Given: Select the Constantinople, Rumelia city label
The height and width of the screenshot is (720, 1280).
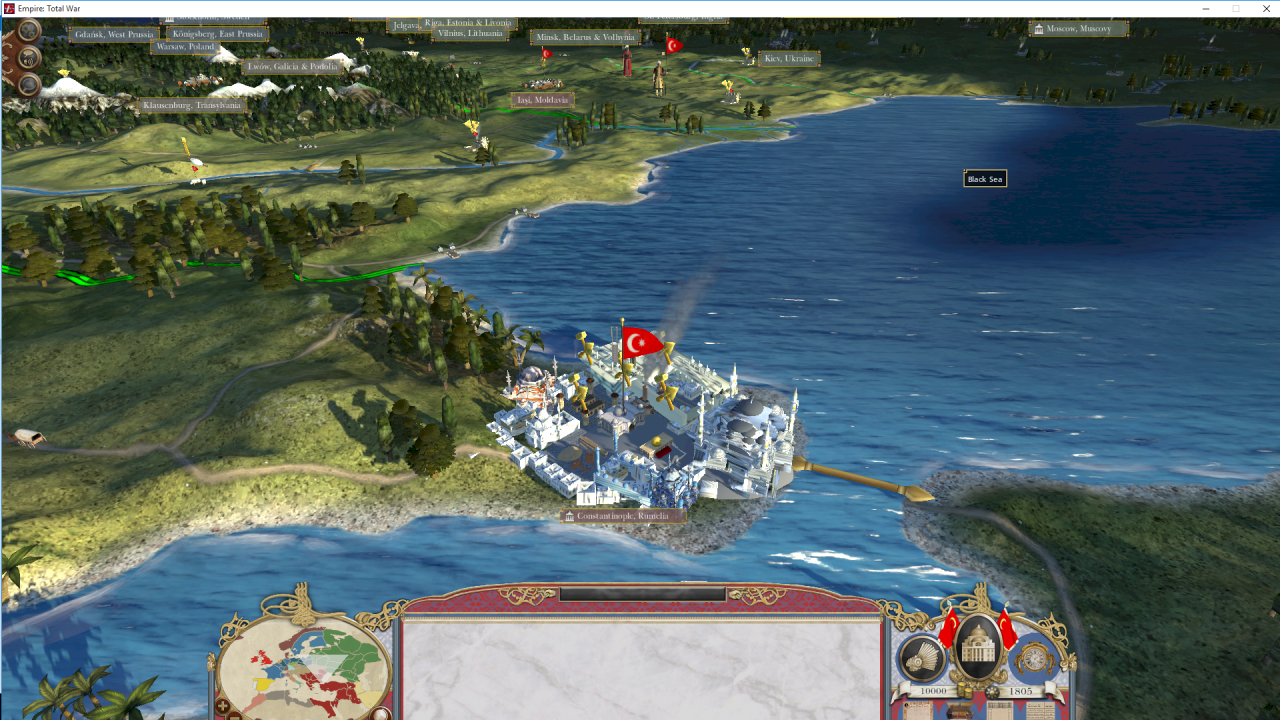Looking at the screenshot, I should pos(622,516).
